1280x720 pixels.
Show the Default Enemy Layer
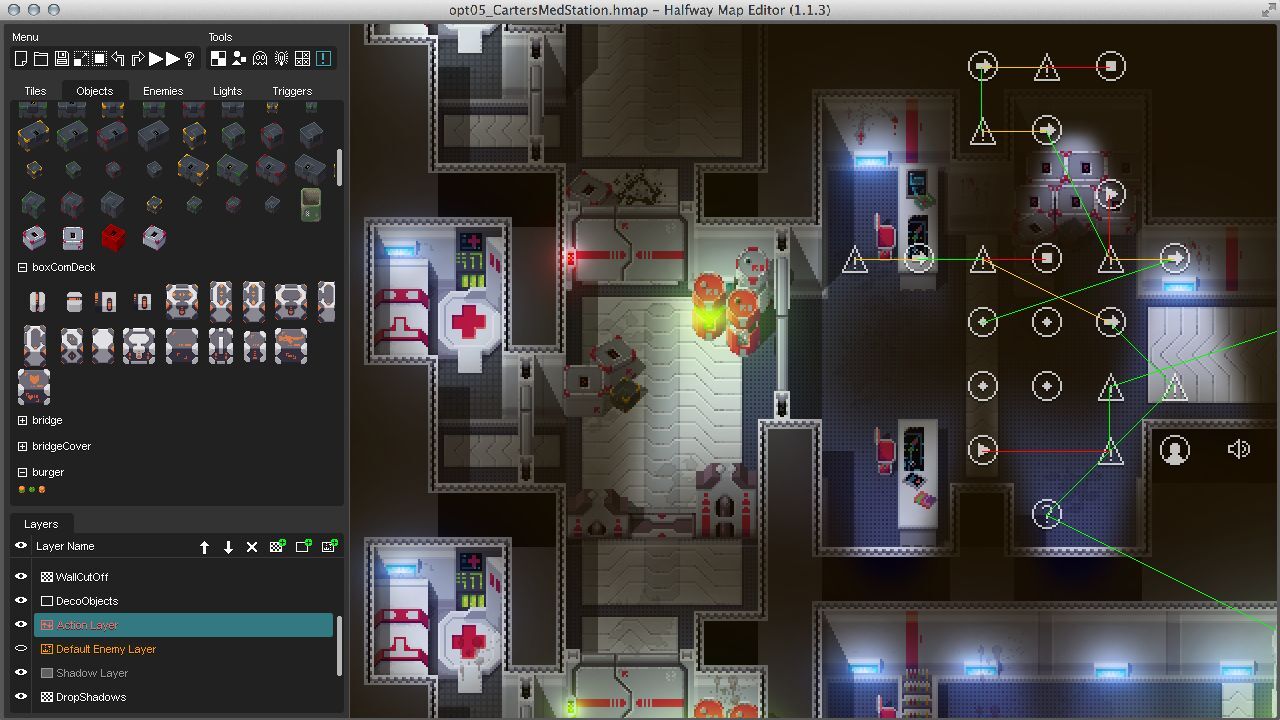pyautogui.click(x=21, y=649)
